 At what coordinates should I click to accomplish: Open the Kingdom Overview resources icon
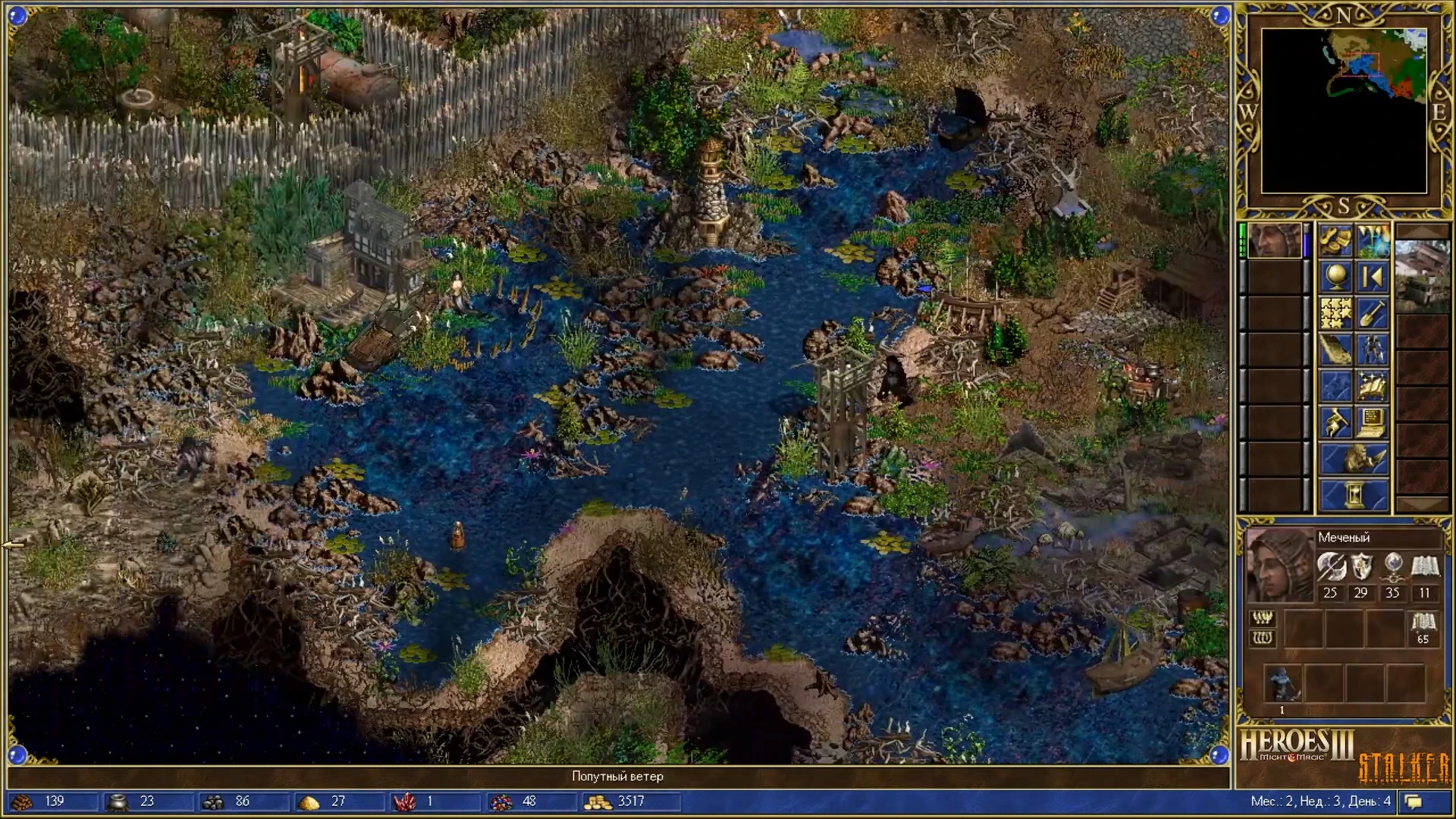pos(1336,240)
